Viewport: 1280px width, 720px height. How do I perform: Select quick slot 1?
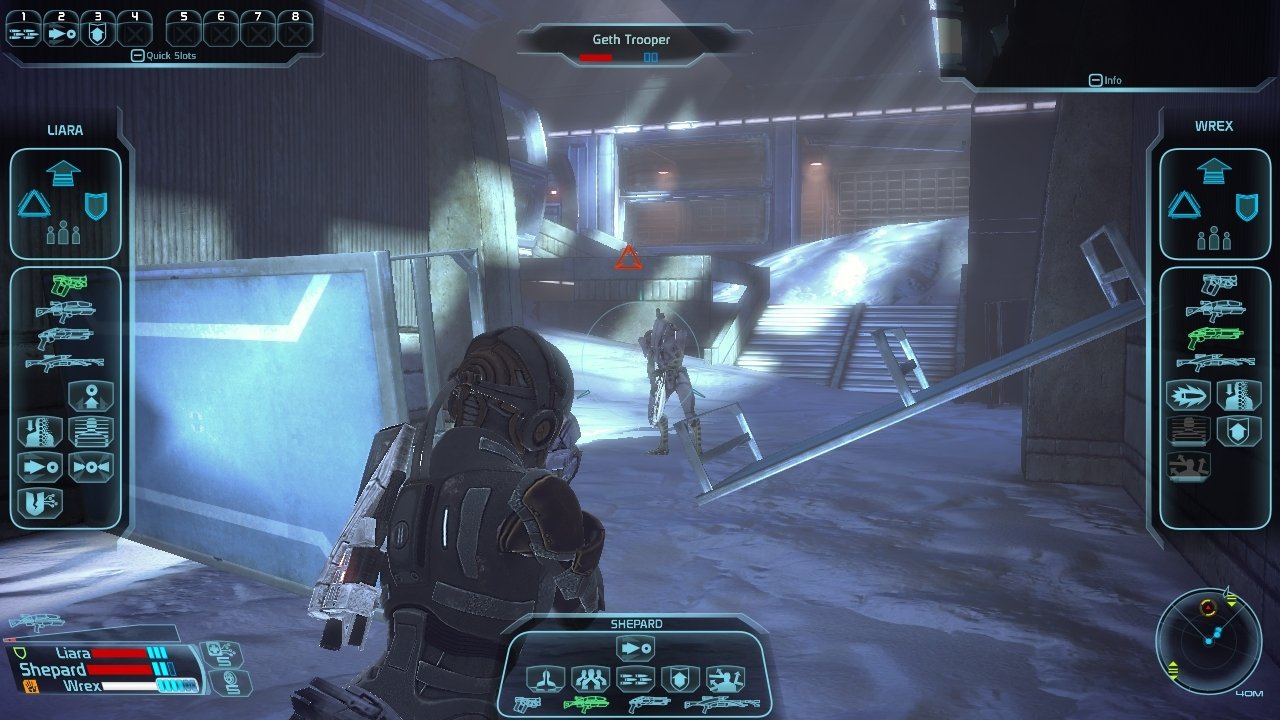22,31
